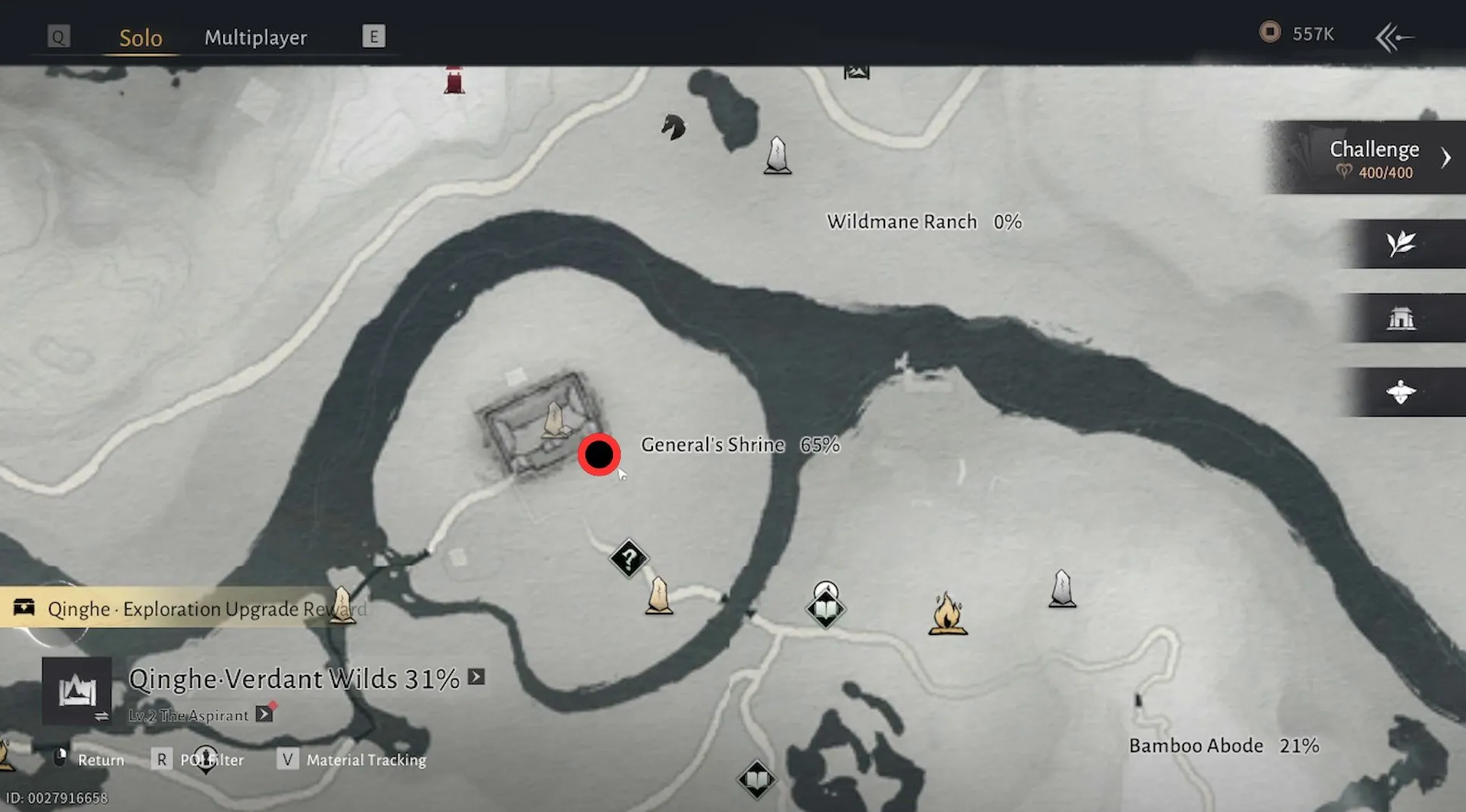
Task: Select the black horse map marker
Action: 673,127
